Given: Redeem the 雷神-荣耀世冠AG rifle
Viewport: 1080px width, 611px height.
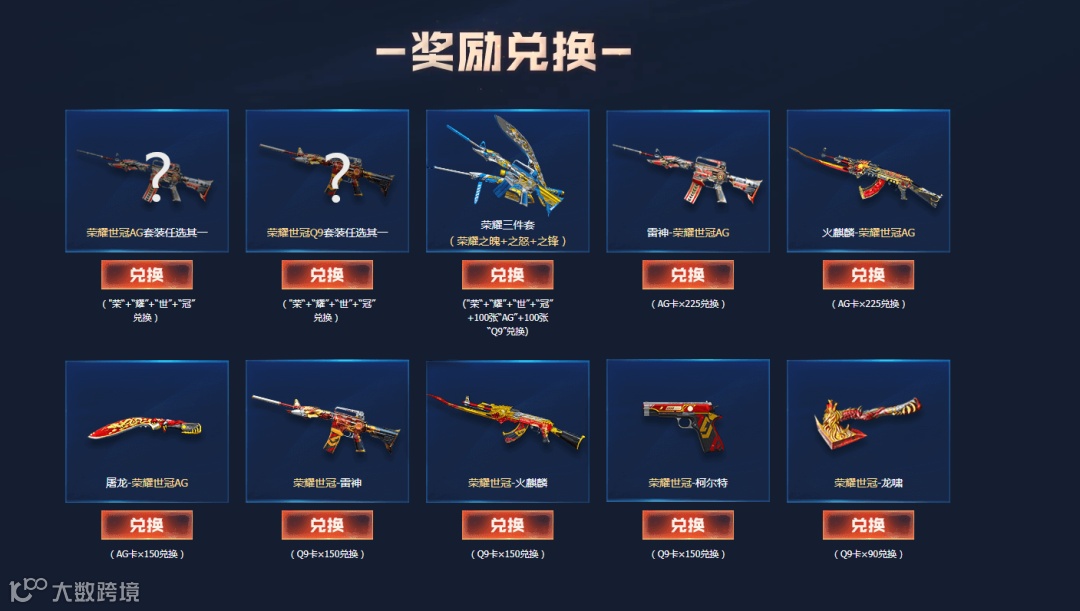Looking at the screenshot, I should [x=688, y=275].
